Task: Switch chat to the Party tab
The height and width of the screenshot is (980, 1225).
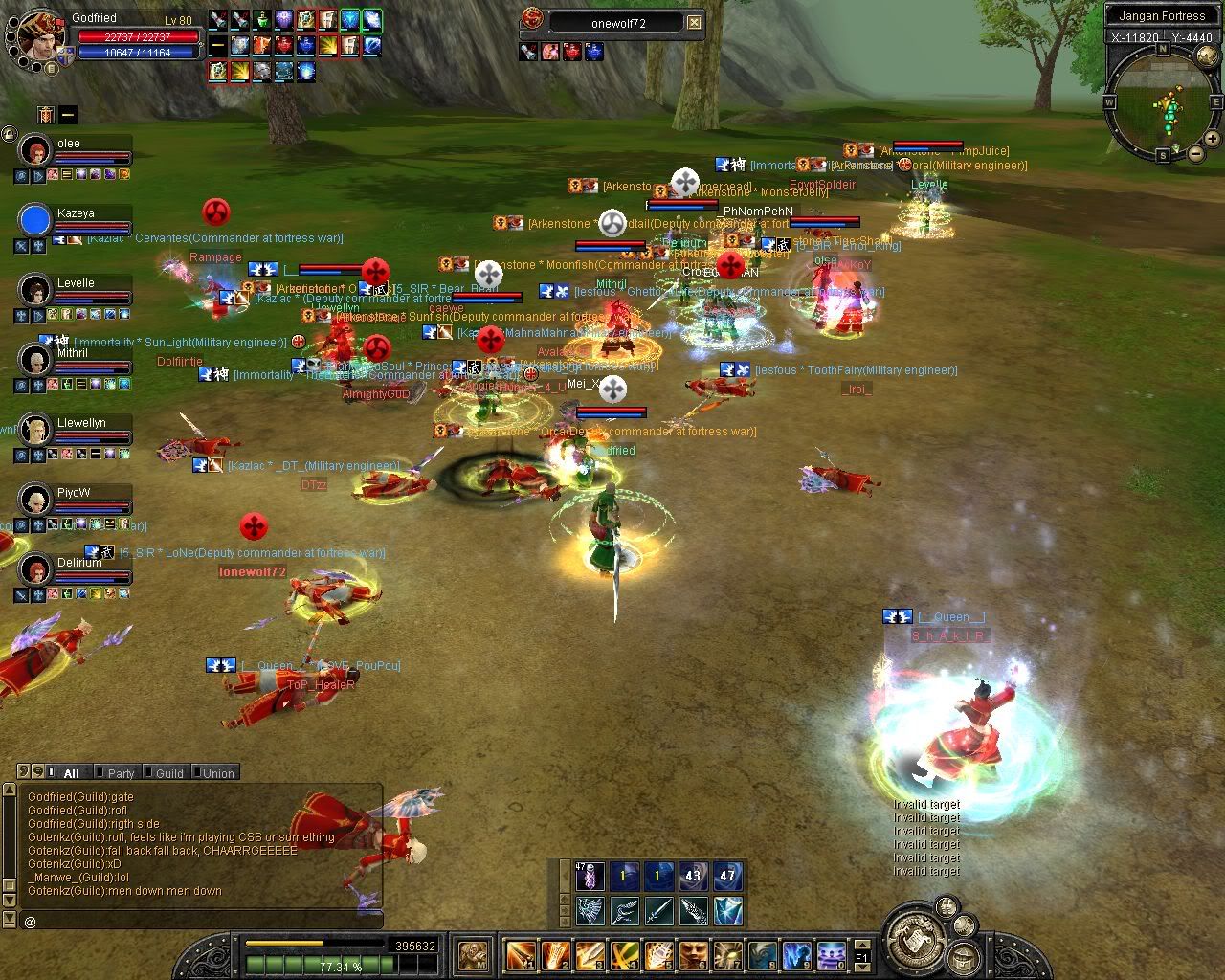Action: tap(120, 773)
